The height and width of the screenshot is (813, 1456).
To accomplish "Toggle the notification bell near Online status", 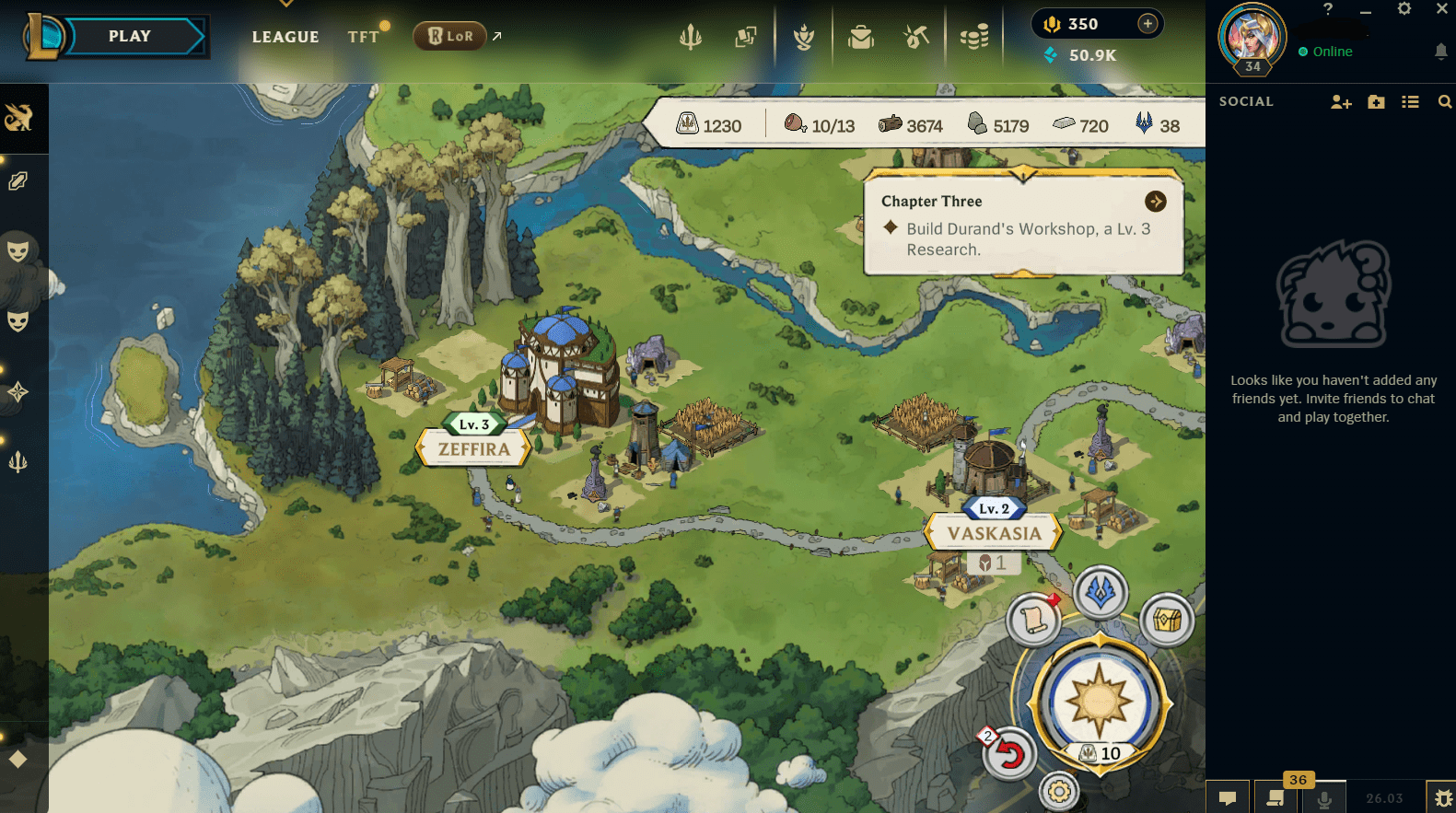I will point(1442,52).
